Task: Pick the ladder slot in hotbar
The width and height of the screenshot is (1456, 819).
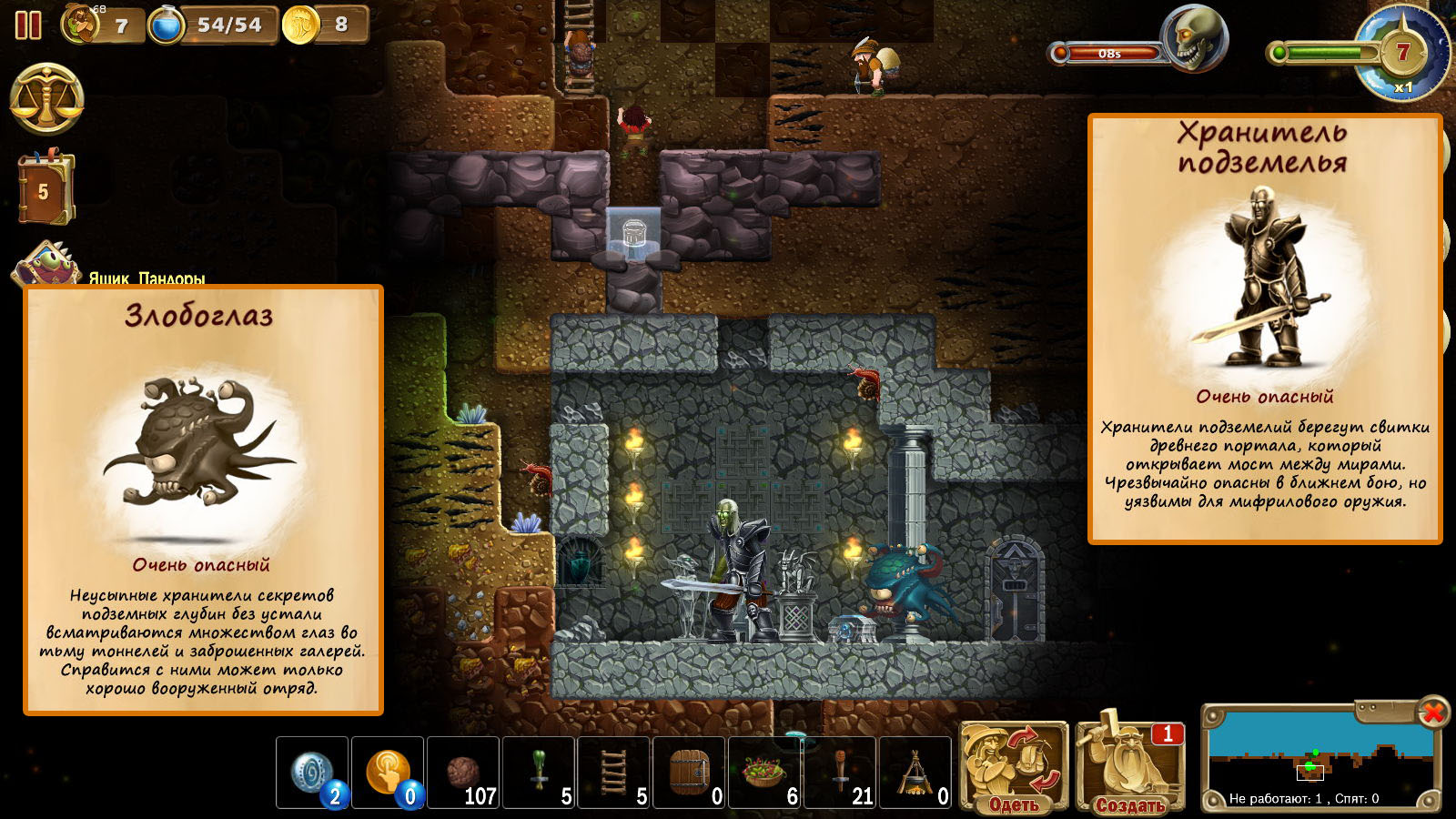Action: [x=614, y=773]
